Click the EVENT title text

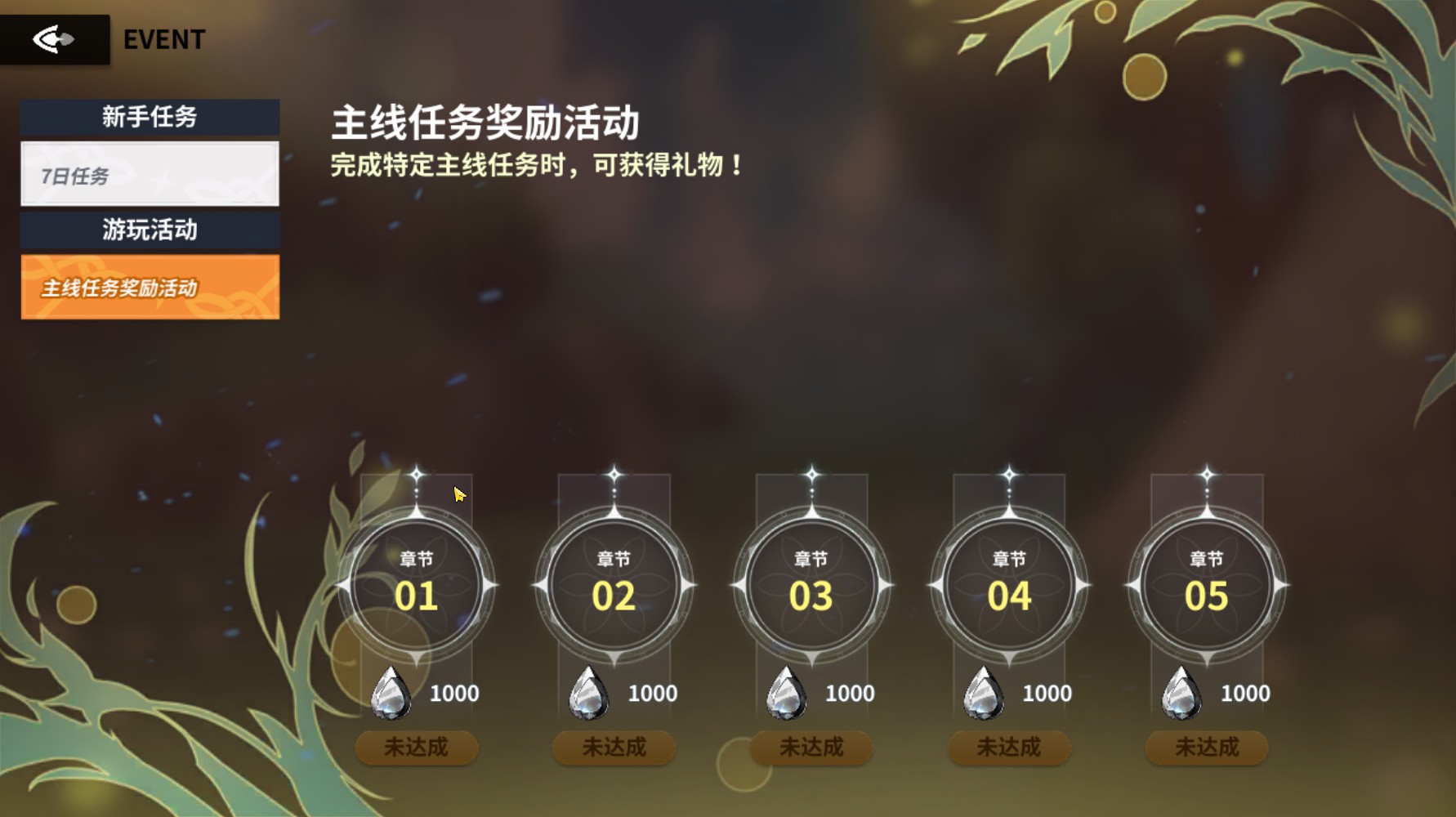tap(163, 38)
